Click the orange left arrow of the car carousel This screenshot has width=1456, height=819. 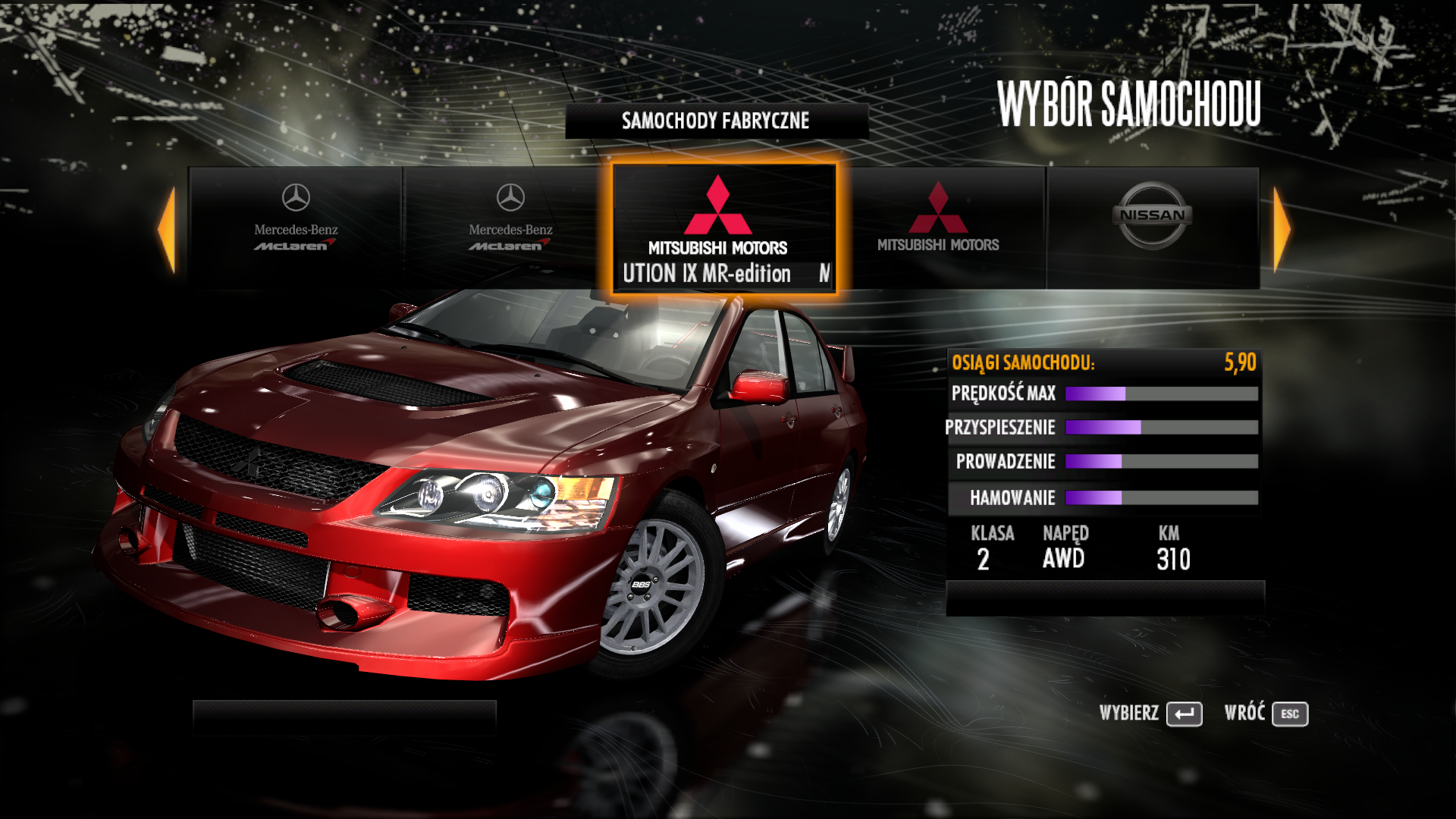tap(167, 230)
